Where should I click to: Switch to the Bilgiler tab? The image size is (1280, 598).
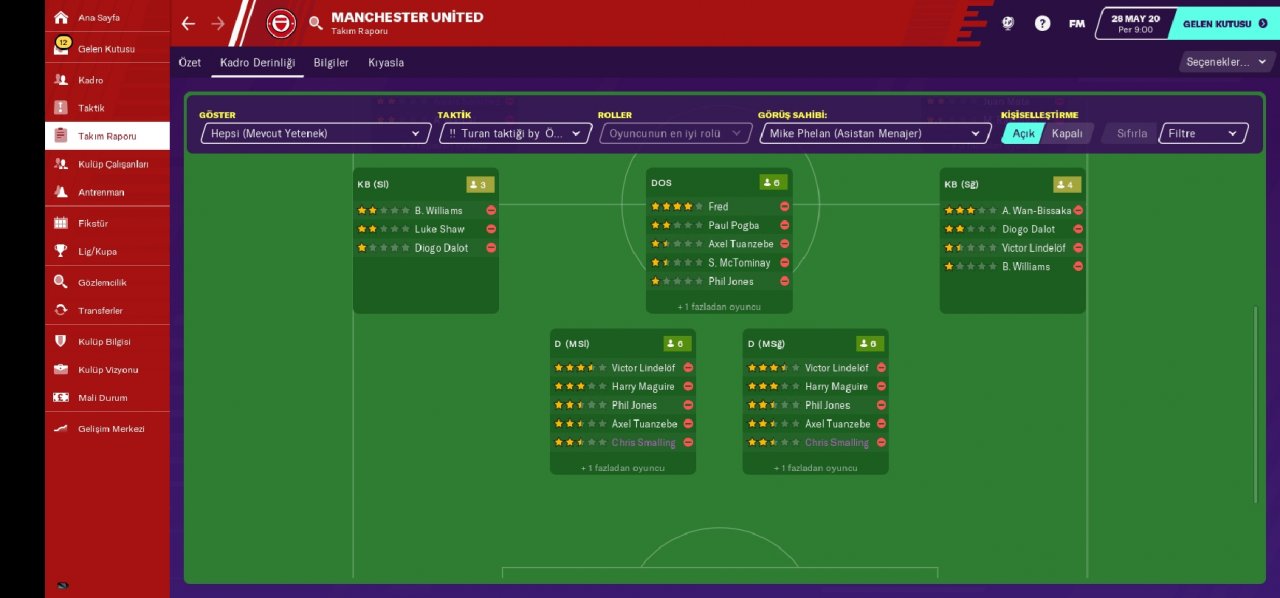pos(331,63)
